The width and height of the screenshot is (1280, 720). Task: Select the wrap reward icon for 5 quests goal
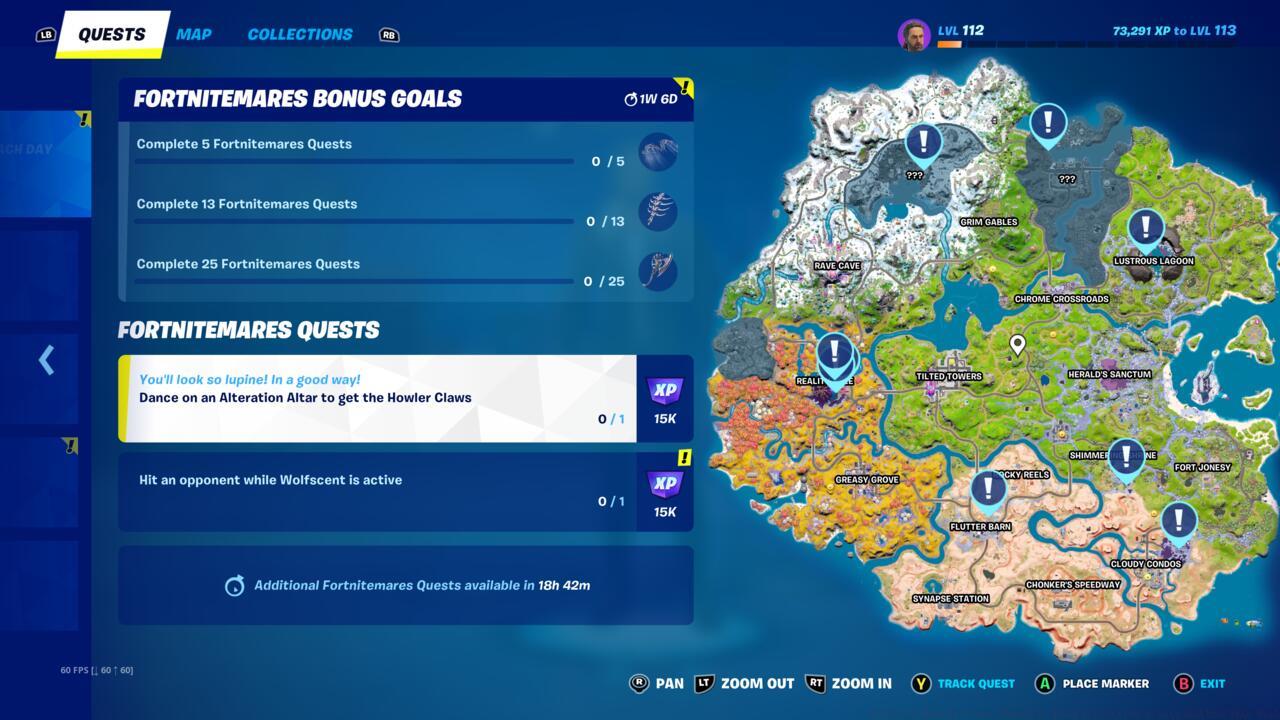click(x=659, y=152)
